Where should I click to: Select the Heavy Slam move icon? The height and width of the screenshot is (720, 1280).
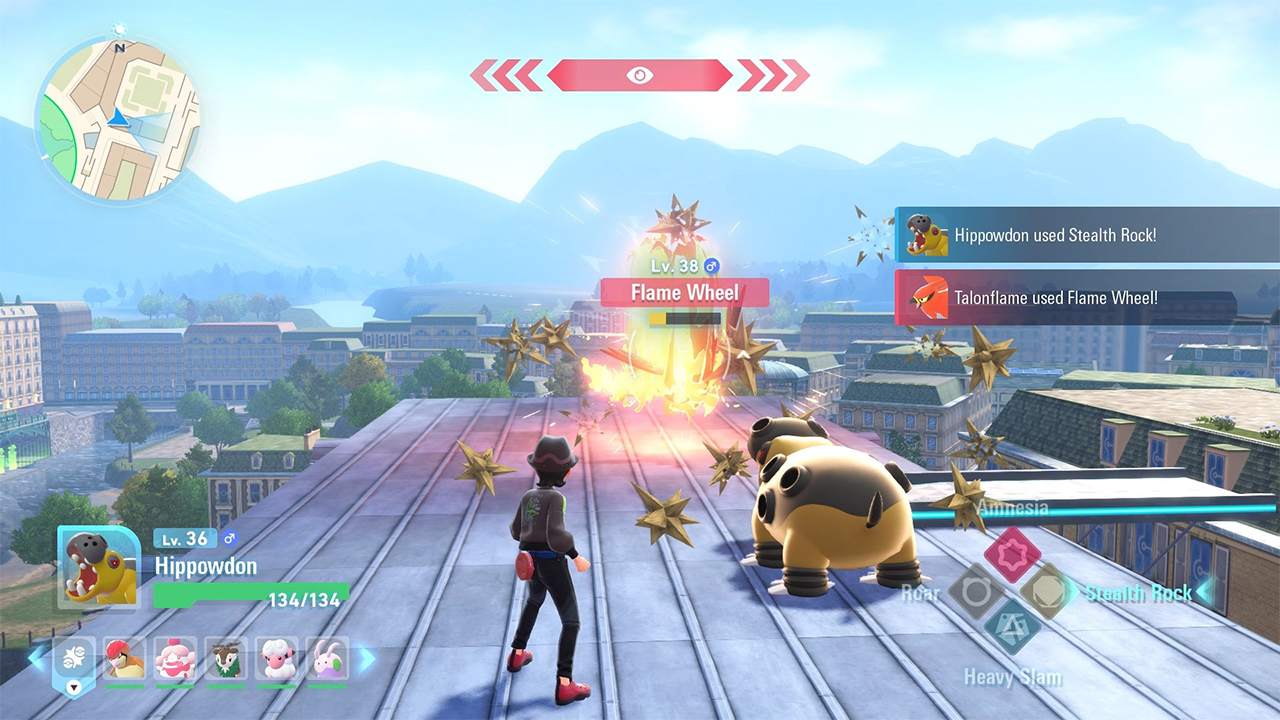click(x=1011, y=627)
